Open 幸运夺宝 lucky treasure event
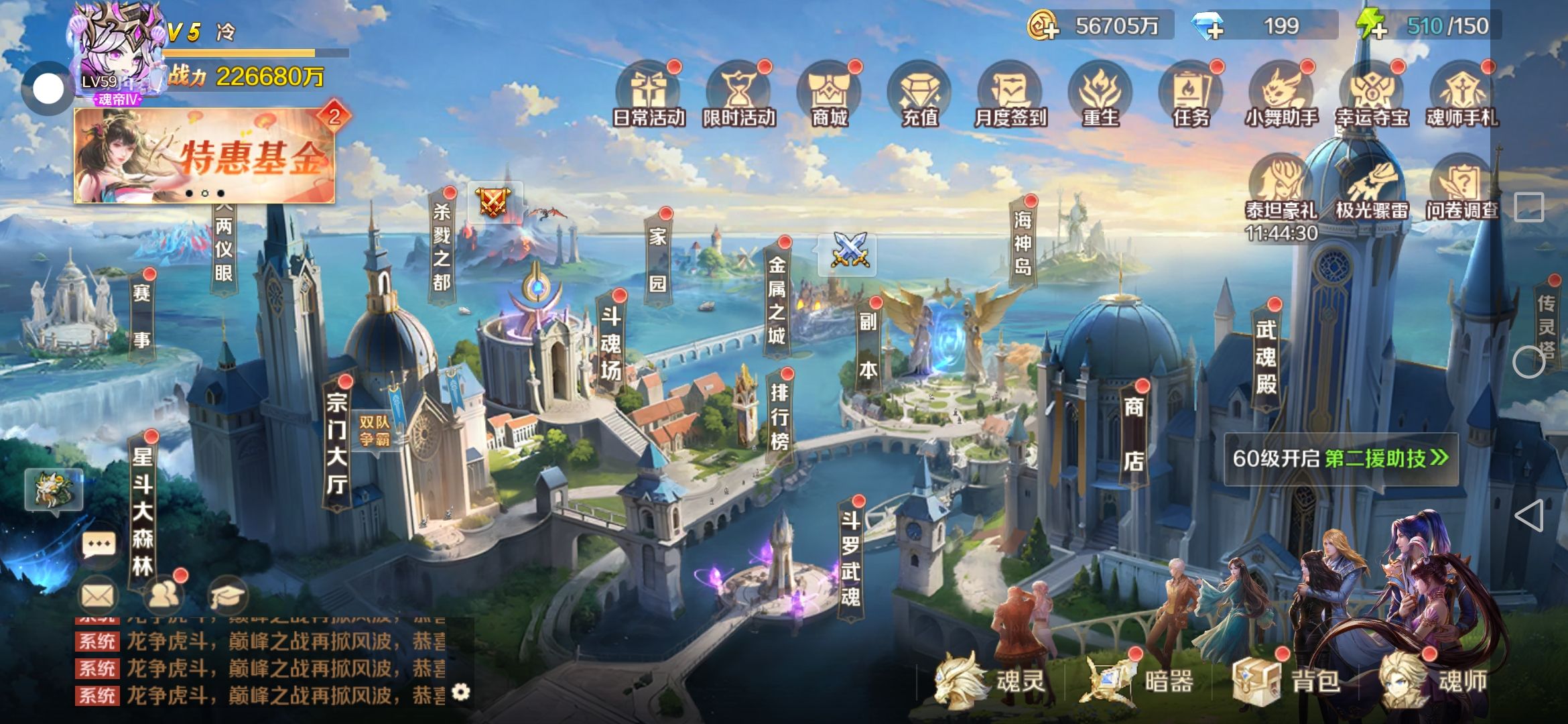The image size is (1568, 724). pos(1372,95)
